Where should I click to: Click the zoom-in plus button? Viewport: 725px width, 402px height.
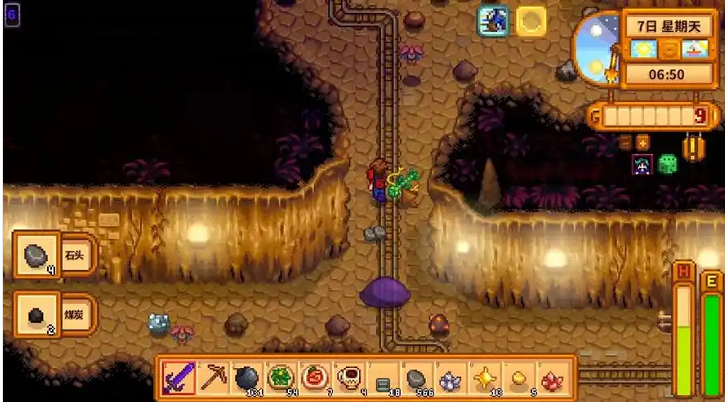[642, 143]
